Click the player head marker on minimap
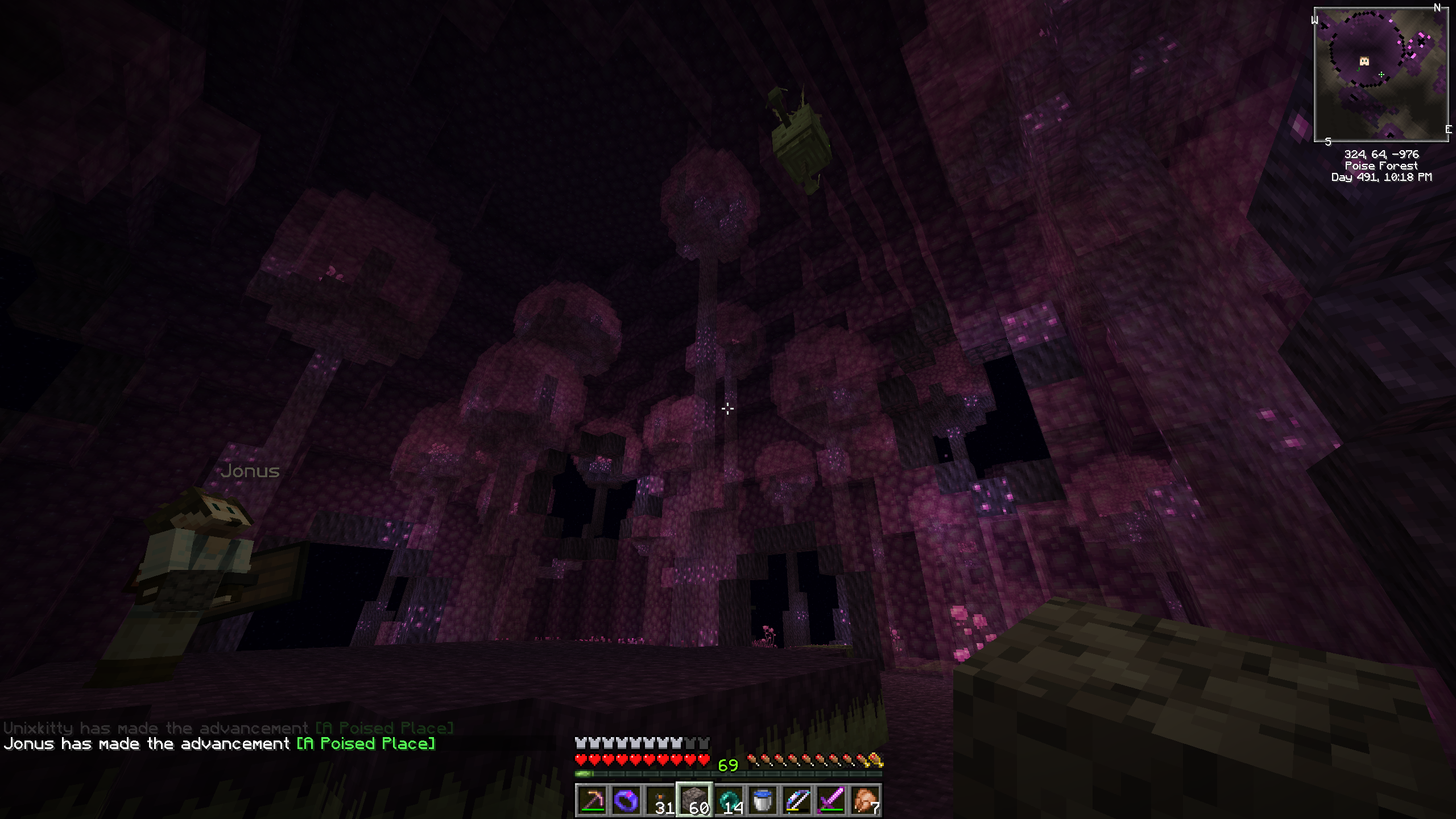Viewport: 1456px width, 819px height. point(1364,61)
